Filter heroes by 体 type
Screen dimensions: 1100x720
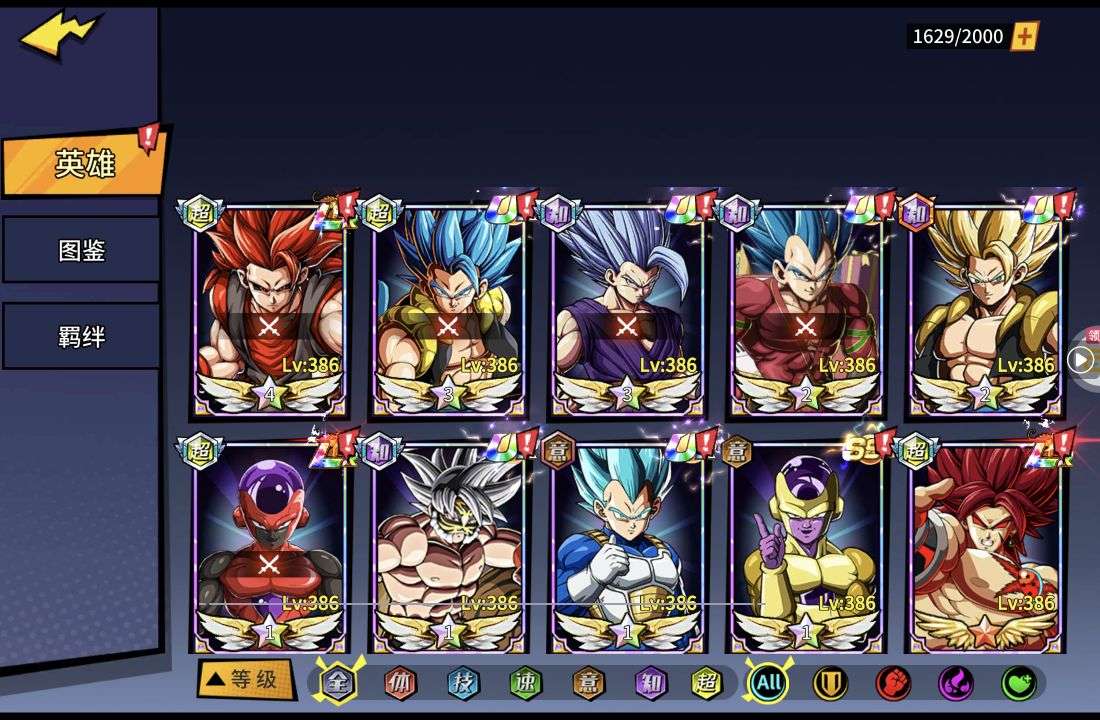point(401,683)
